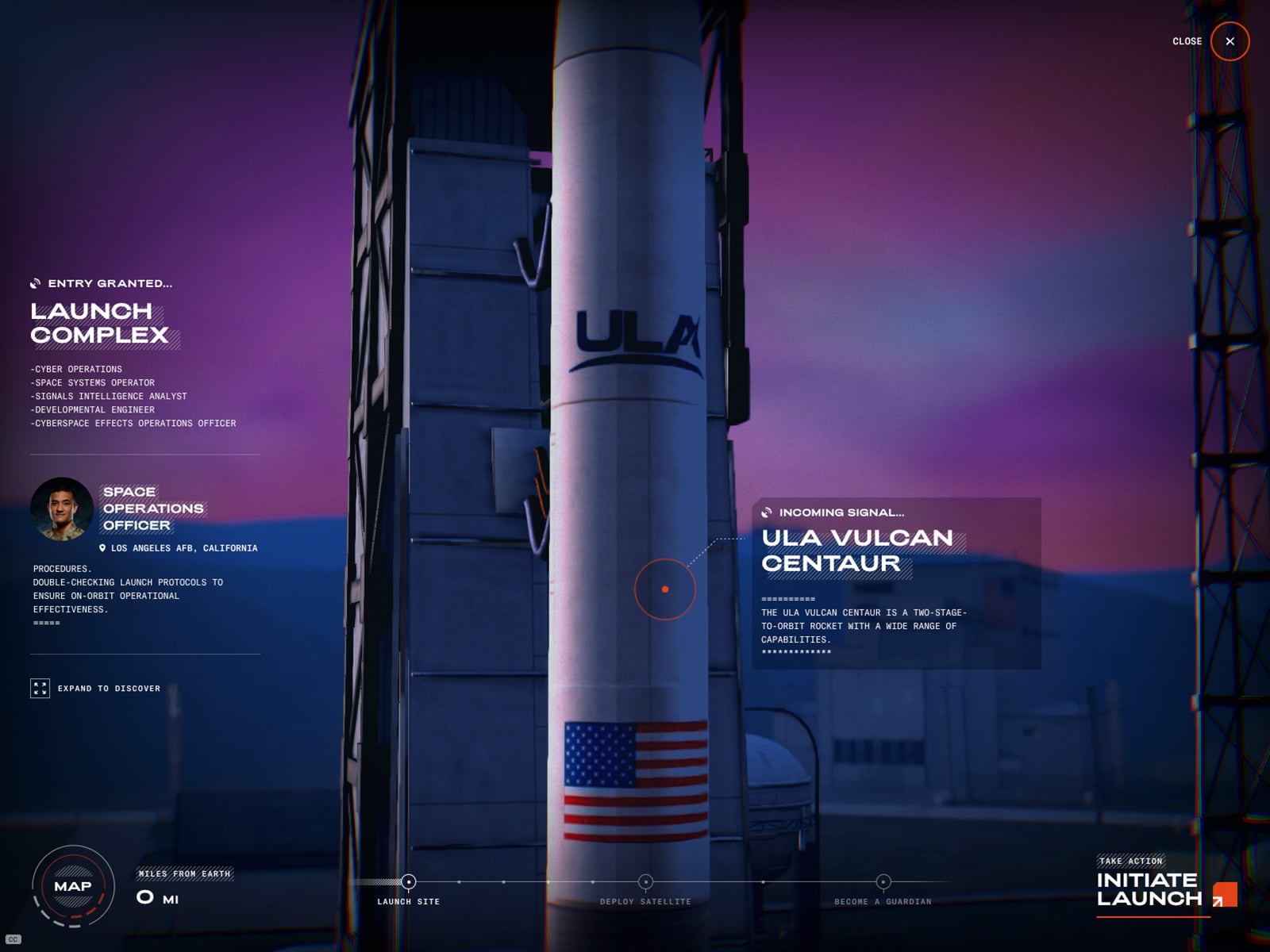The width and height of the screenshot is (1270, 952).
Task: Select the Cyber Operations career listing
Action: pos(76,369)
